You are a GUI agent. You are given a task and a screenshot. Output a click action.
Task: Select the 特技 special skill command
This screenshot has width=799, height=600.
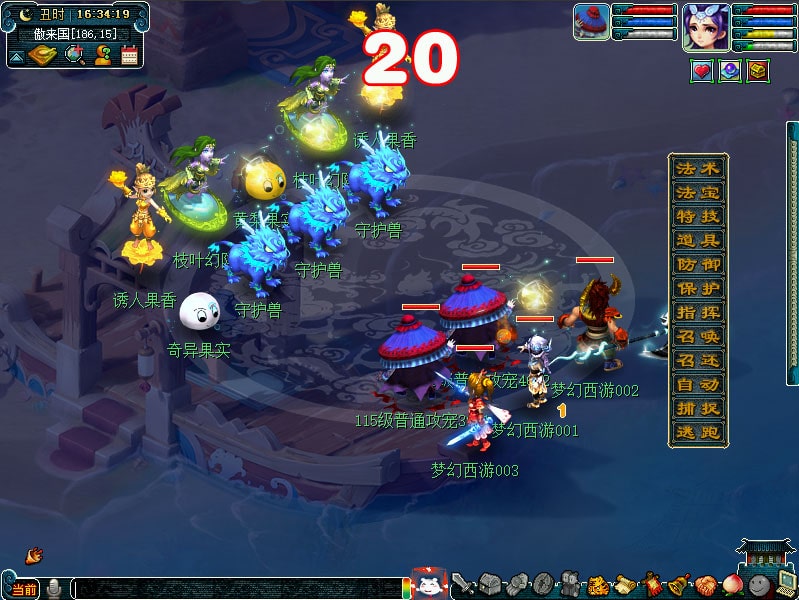click(697, 216)
